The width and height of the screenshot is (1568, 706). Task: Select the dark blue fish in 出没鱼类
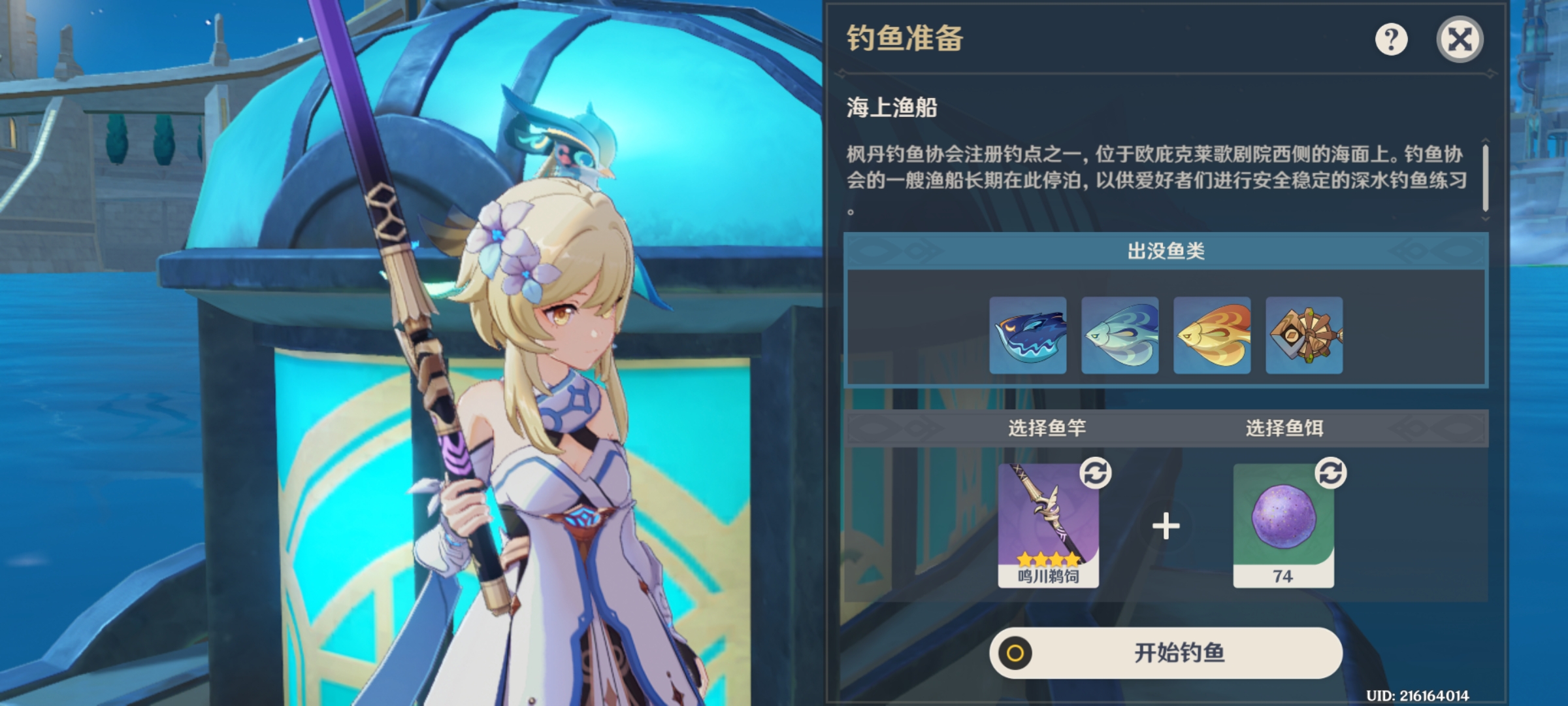pyautogui.click(x=1027, y=337)
